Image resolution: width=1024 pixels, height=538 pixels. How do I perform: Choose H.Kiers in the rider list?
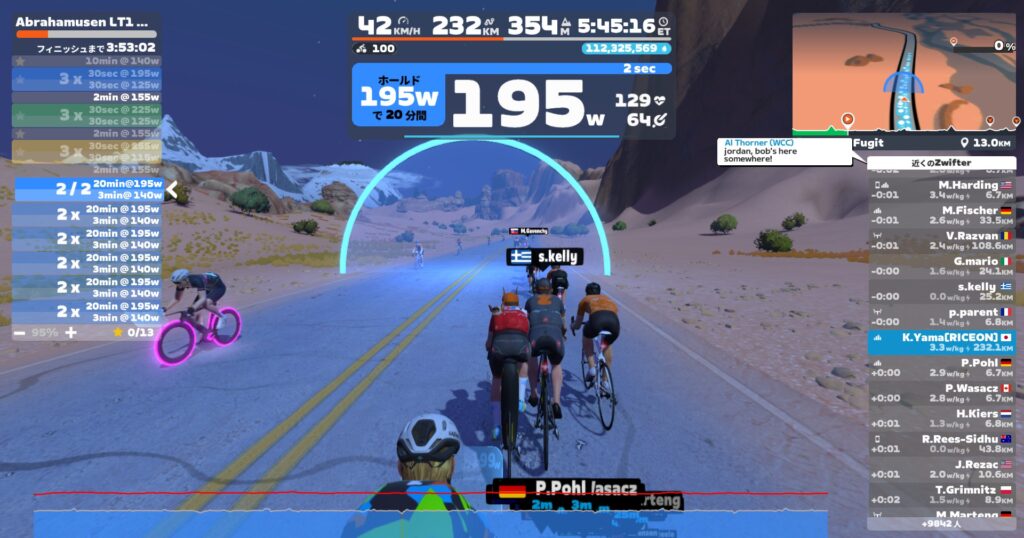941,418
